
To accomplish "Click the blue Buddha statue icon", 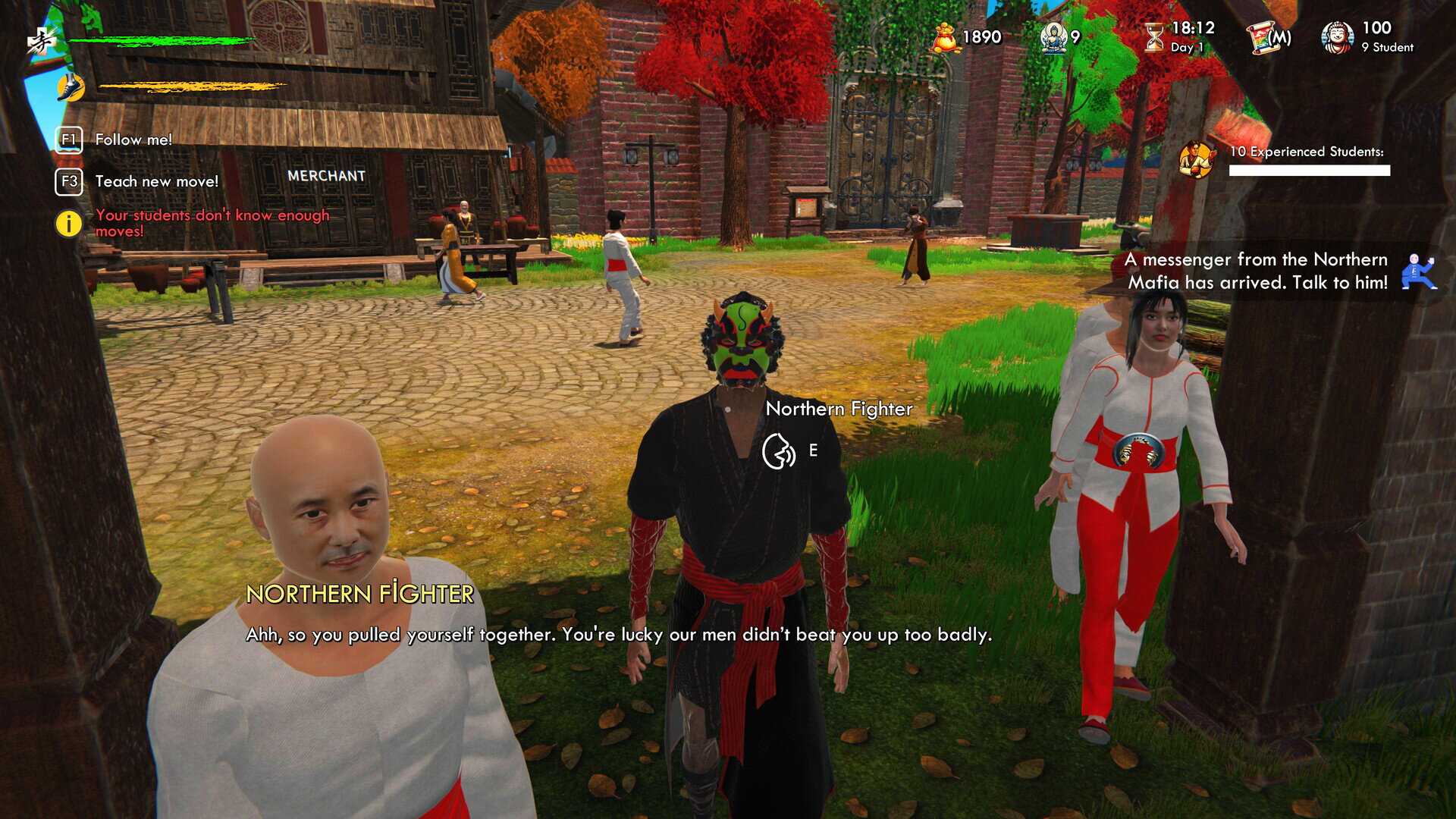I will [x=1053, y=37].
